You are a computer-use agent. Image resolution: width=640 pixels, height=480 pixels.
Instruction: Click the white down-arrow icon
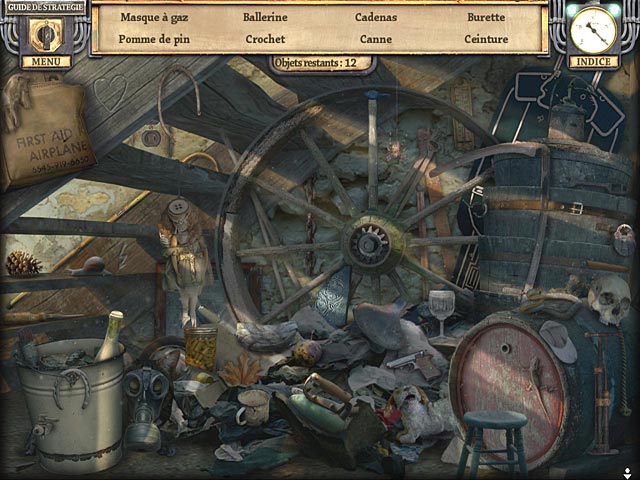[x=627, y=472]
